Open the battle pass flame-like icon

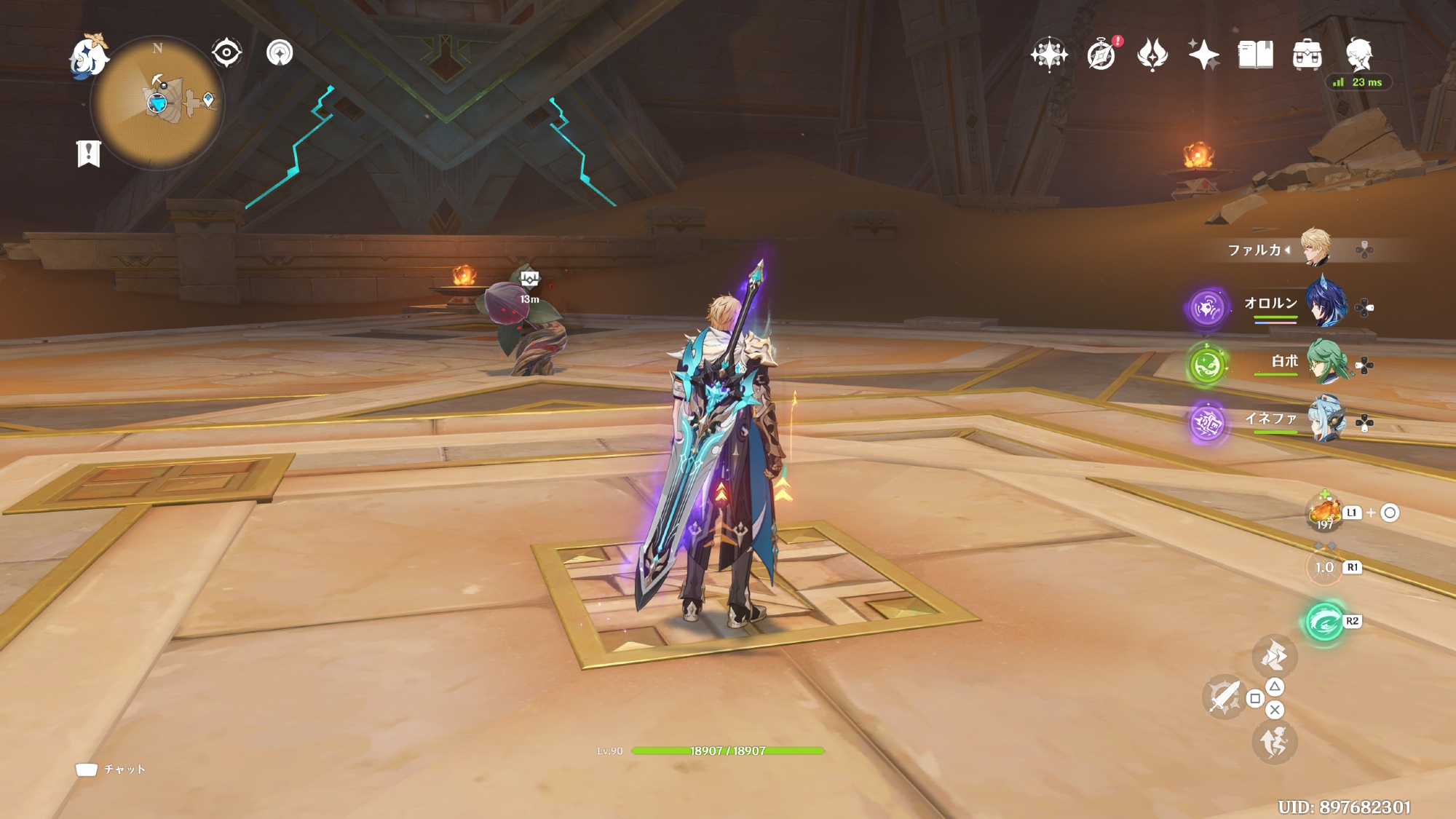coord(1152,55)
